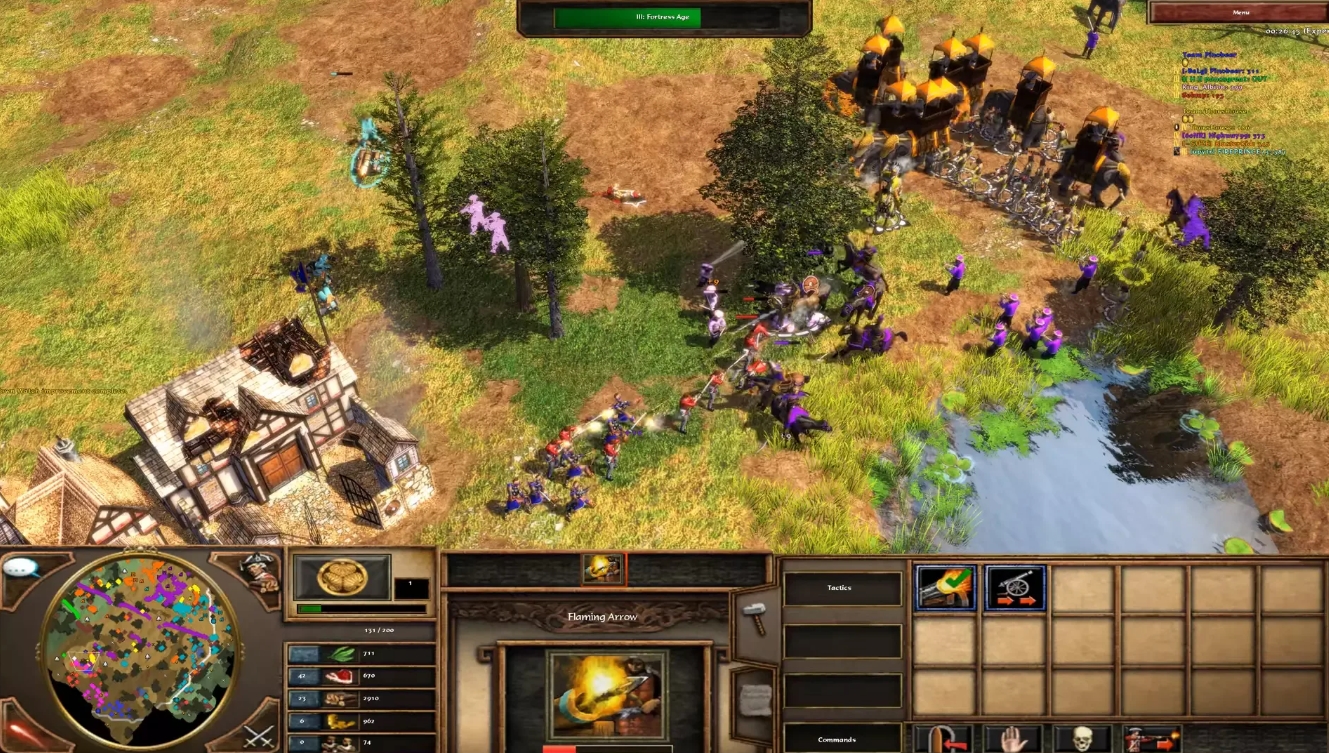Viewport: 1329px width, 753px height.
Task: Click the Commands section label
Action: point(838,740)
